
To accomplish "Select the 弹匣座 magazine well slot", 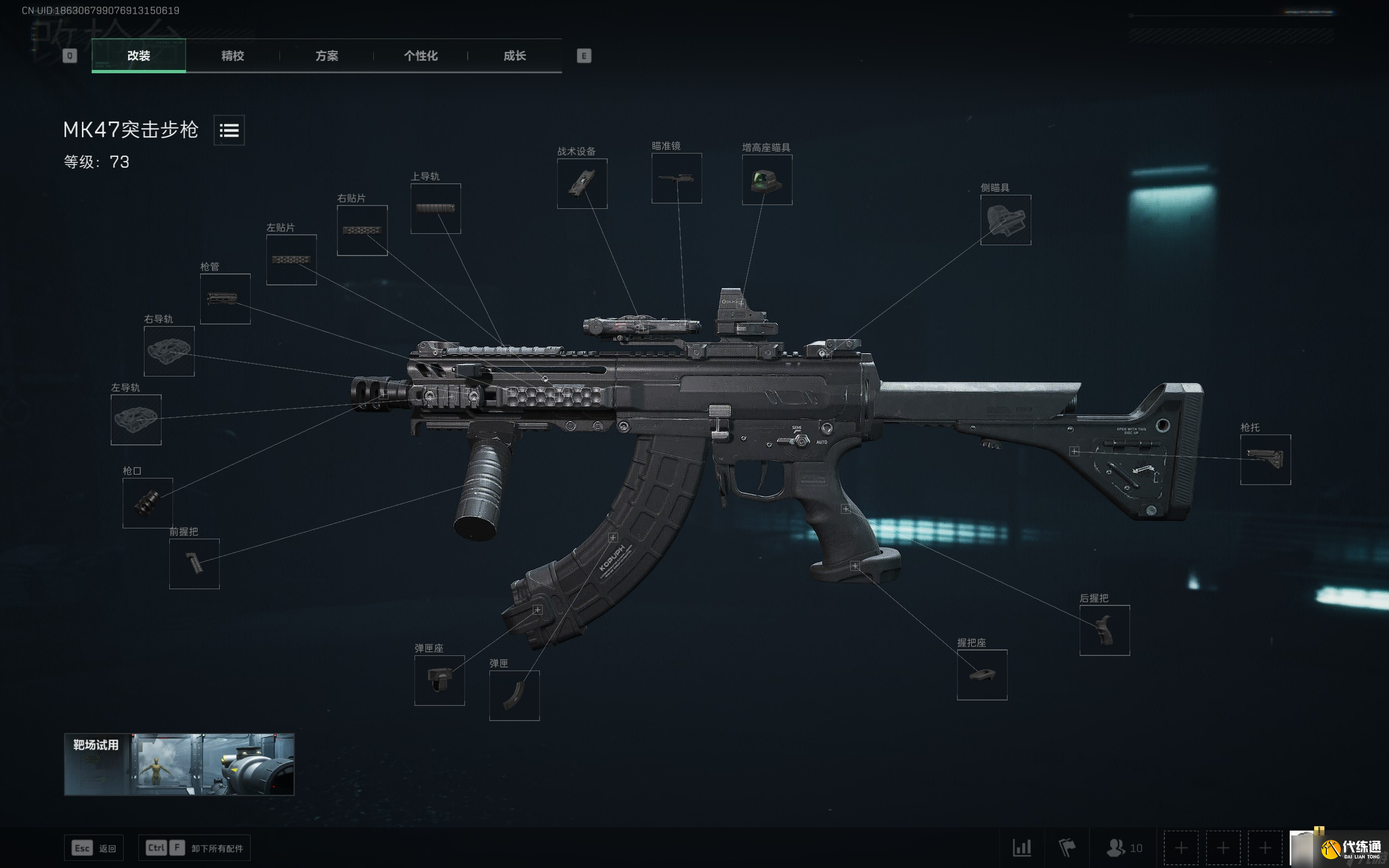I will click(x=439, y=680).
